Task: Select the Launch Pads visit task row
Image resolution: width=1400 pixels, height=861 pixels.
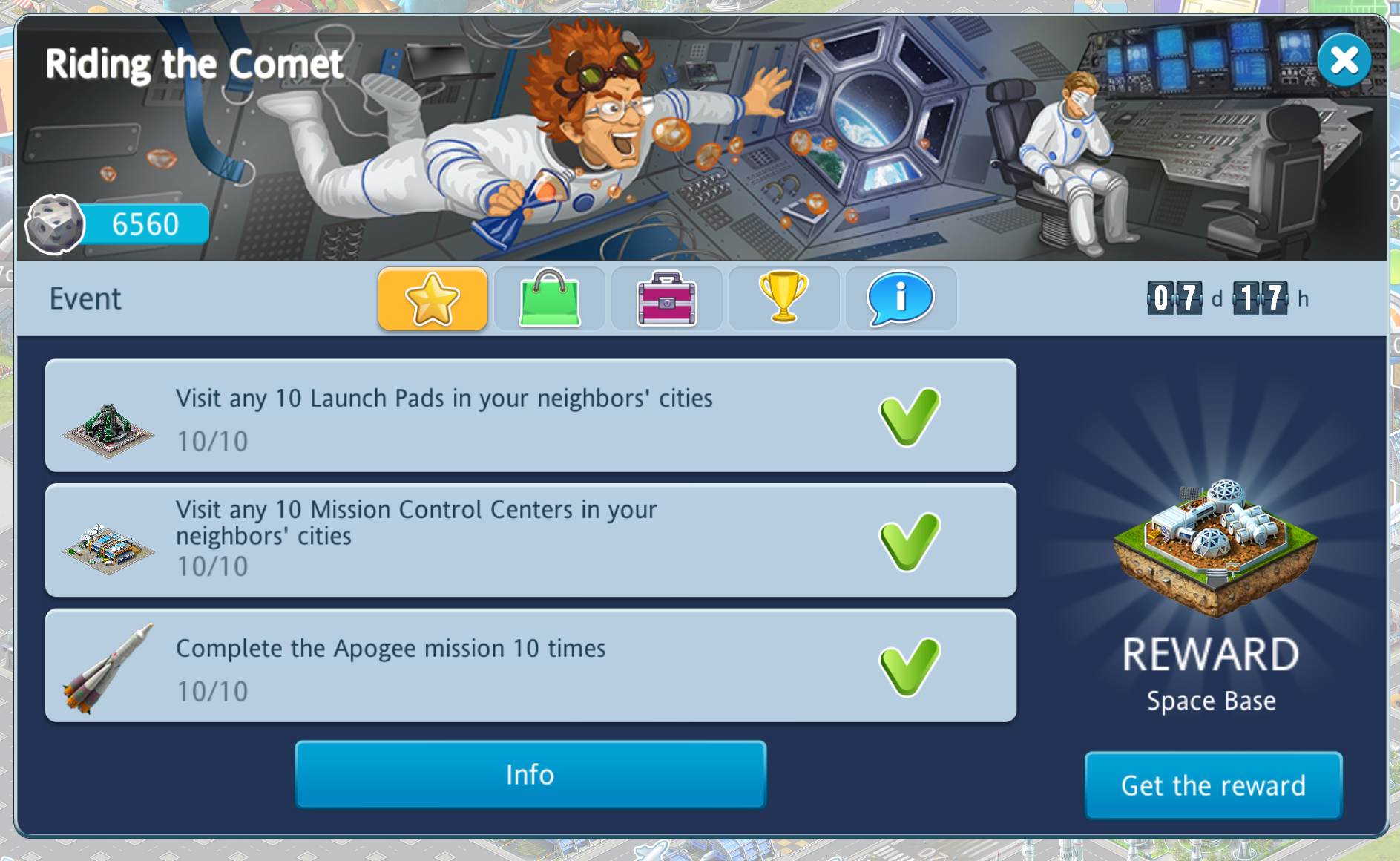Action: coord(530,416)
